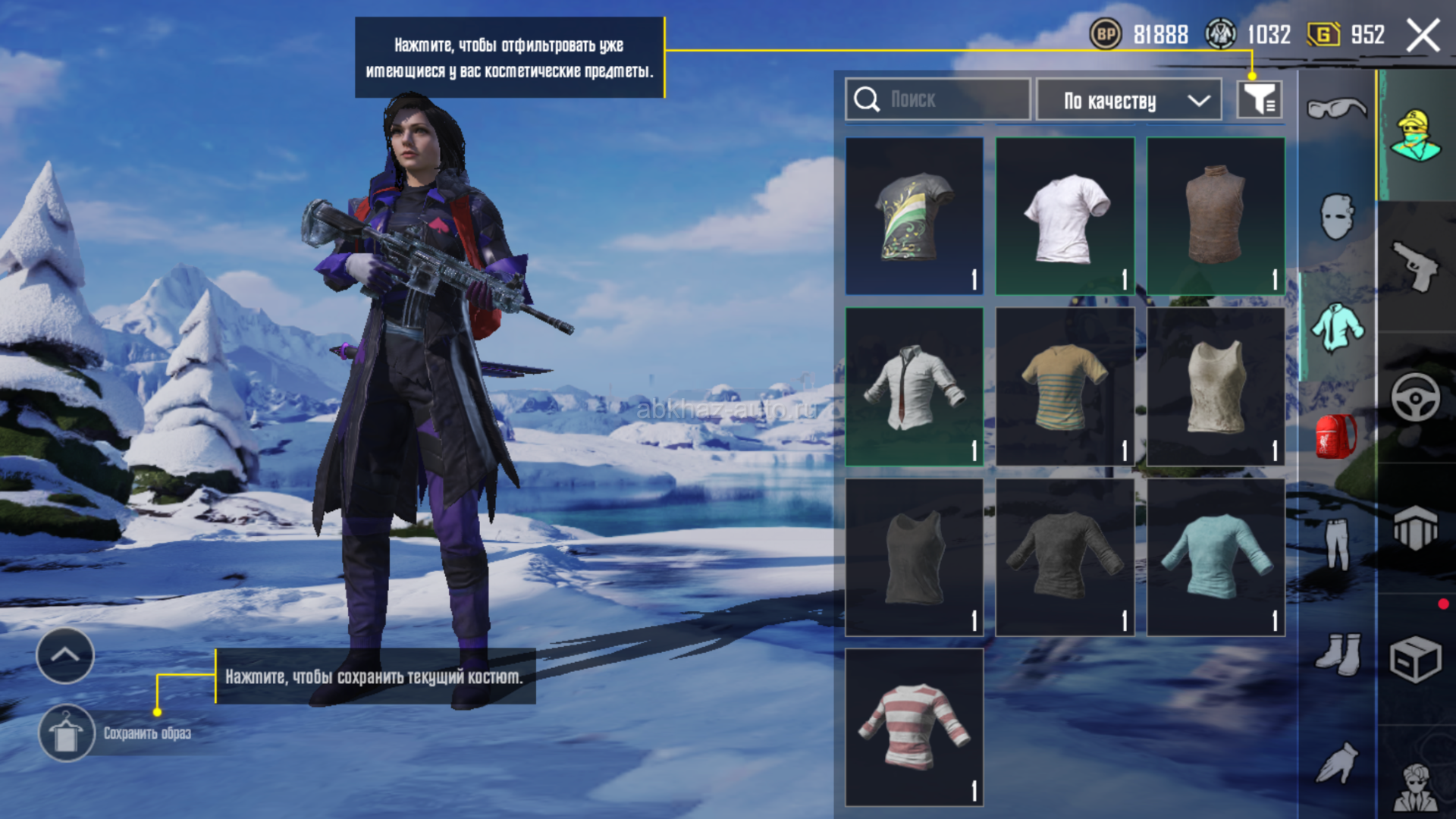
Task: Choose the brown sleeveless turtleneck
Action: [1215, 216]
